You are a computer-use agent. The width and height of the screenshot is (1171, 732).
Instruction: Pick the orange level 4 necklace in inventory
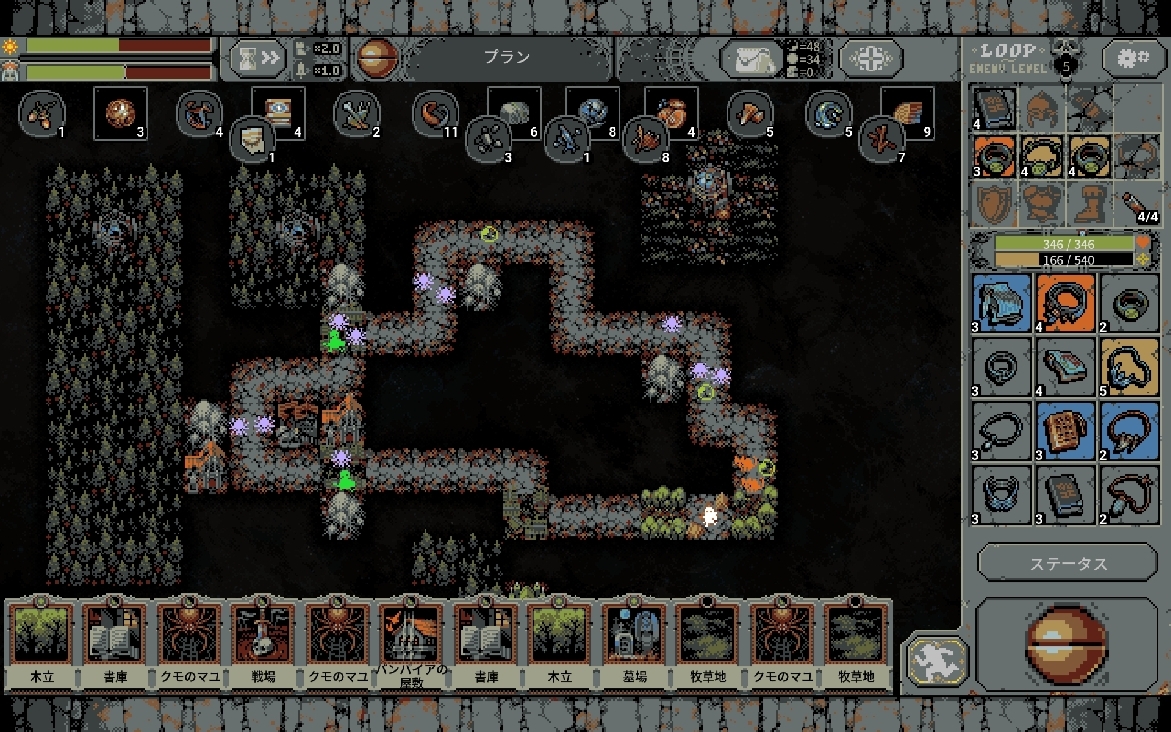pyautogui.click(x=1066, y=303)
